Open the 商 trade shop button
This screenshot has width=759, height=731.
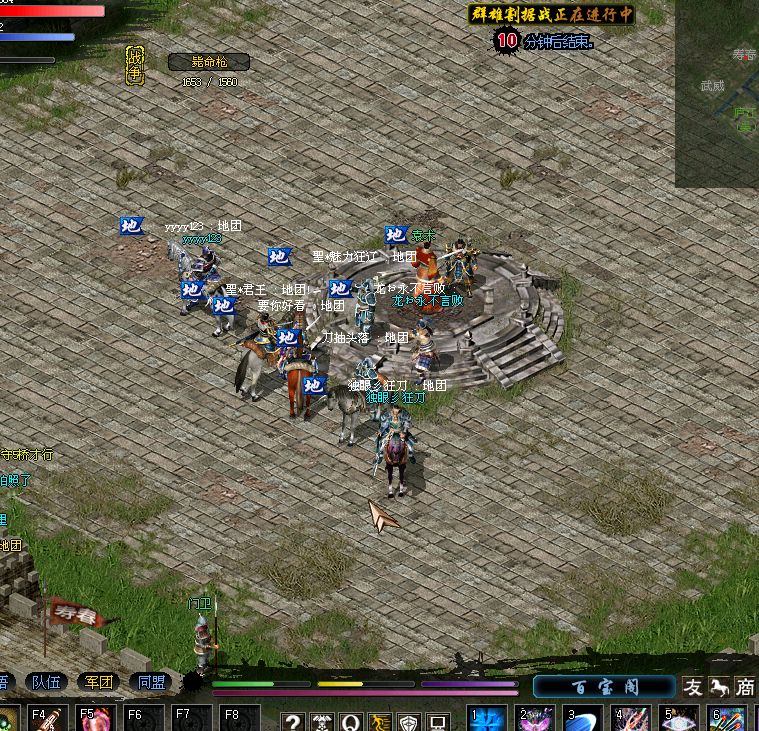pos(745,687)
